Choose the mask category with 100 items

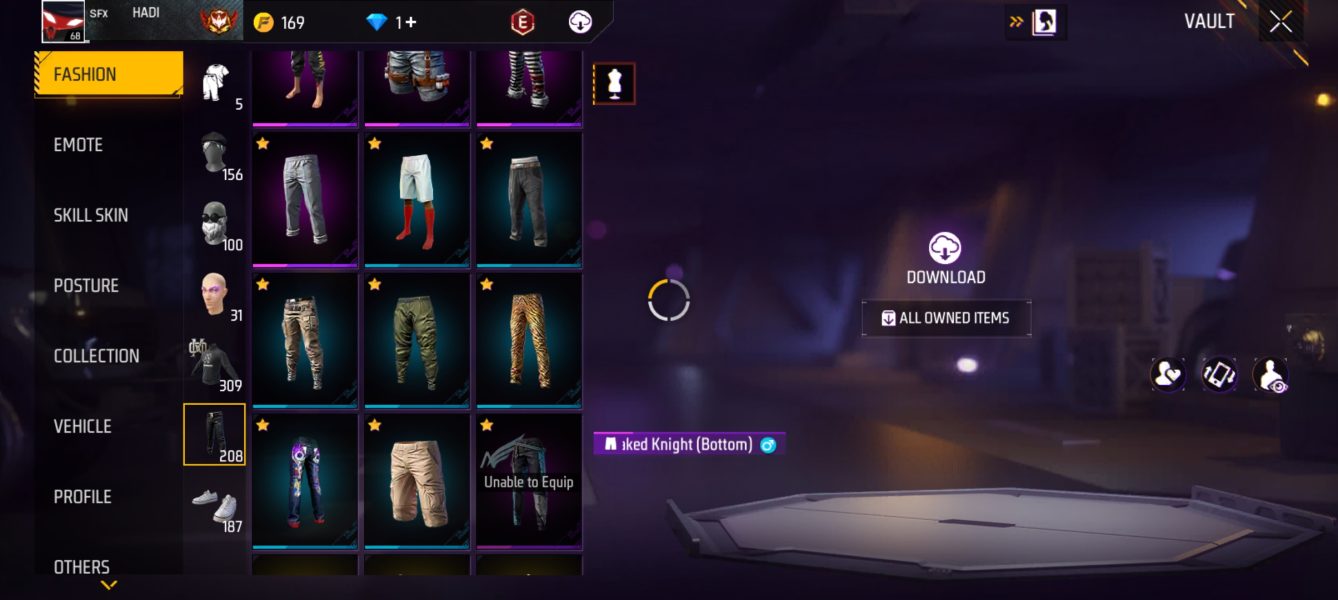(214, 224)
